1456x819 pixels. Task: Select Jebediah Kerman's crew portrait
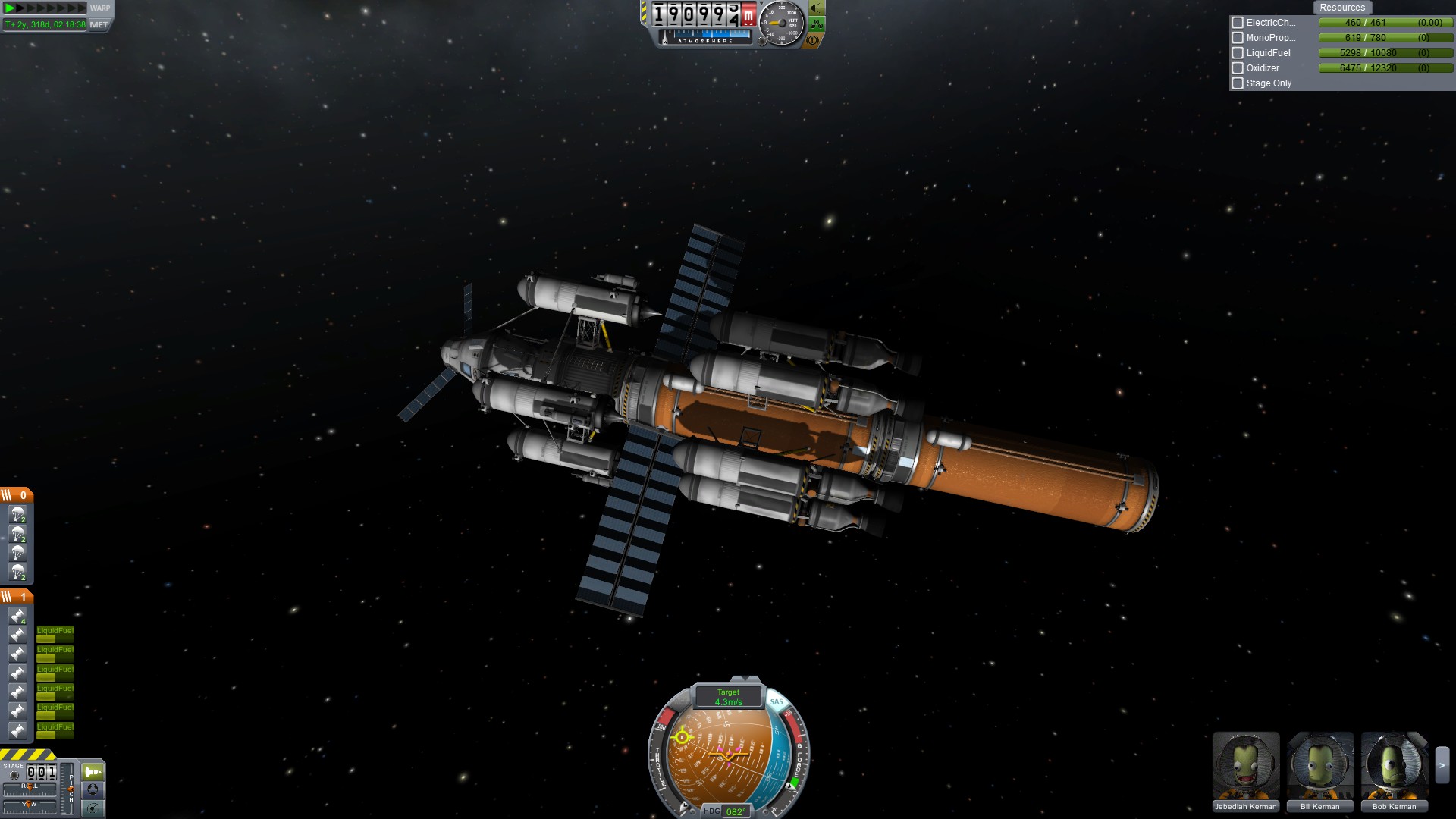(1245, 766)
